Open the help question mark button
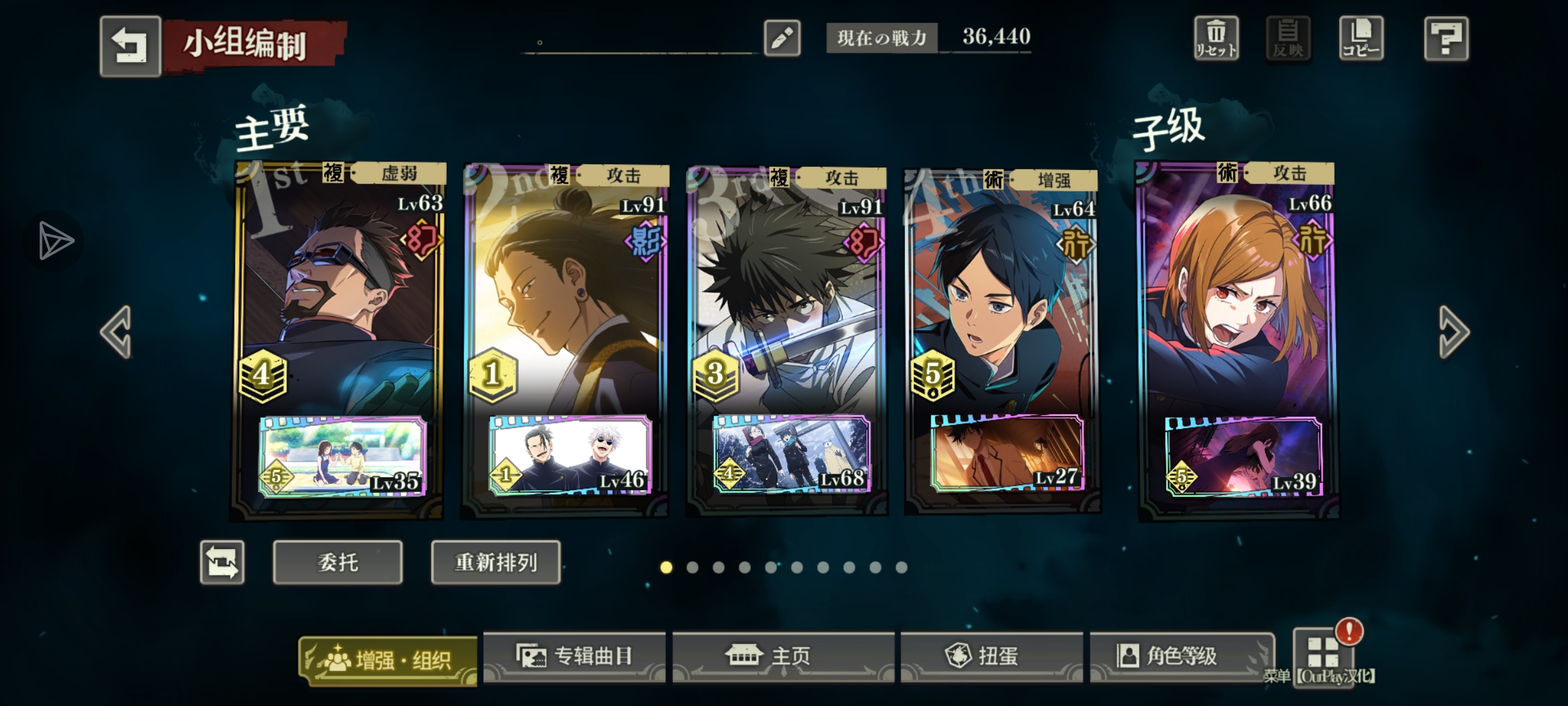 (x=1446, y=39)
